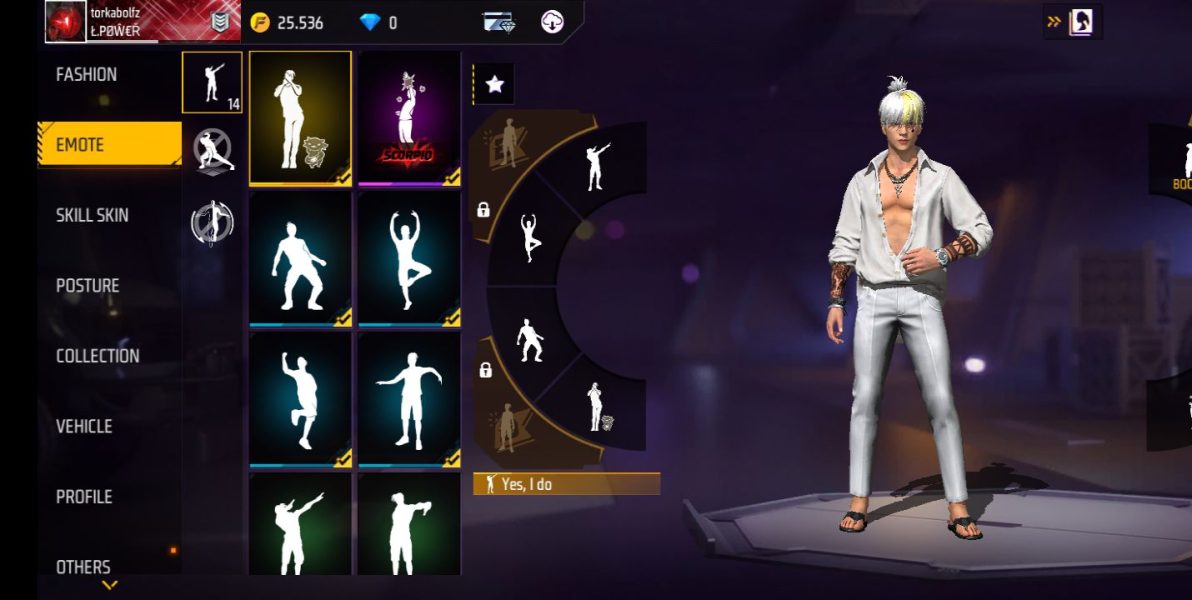Tap the diamond currency counter
The image size is (1192, 600).
(378, 23)
